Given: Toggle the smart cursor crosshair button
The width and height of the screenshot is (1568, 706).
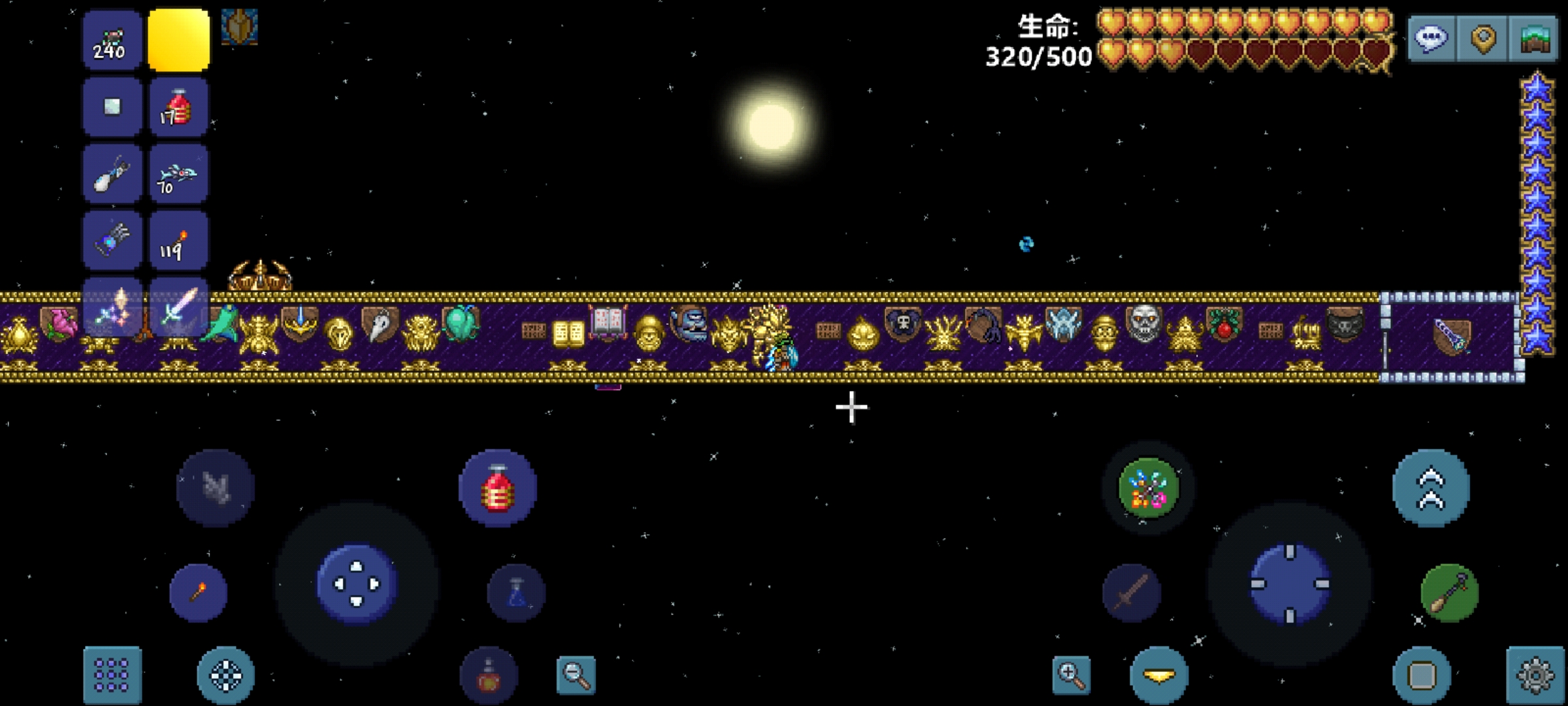Looking at the screenshot, I should pyautogui.click(x=225, y=675).
